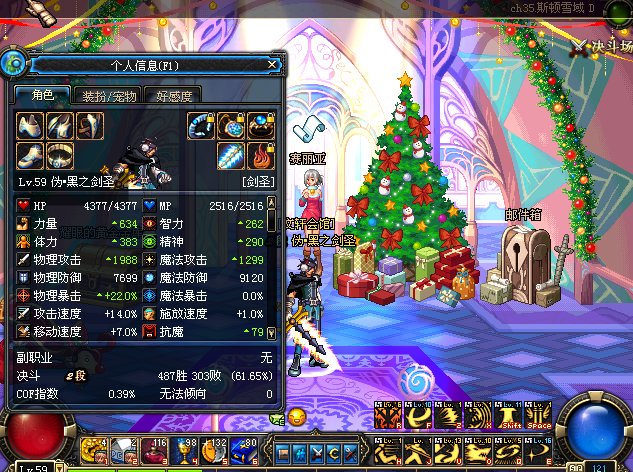Open the yellow smiley emoticon button
Image resolution: width=633 pixels, height=472 pixels.
(296, 417)
